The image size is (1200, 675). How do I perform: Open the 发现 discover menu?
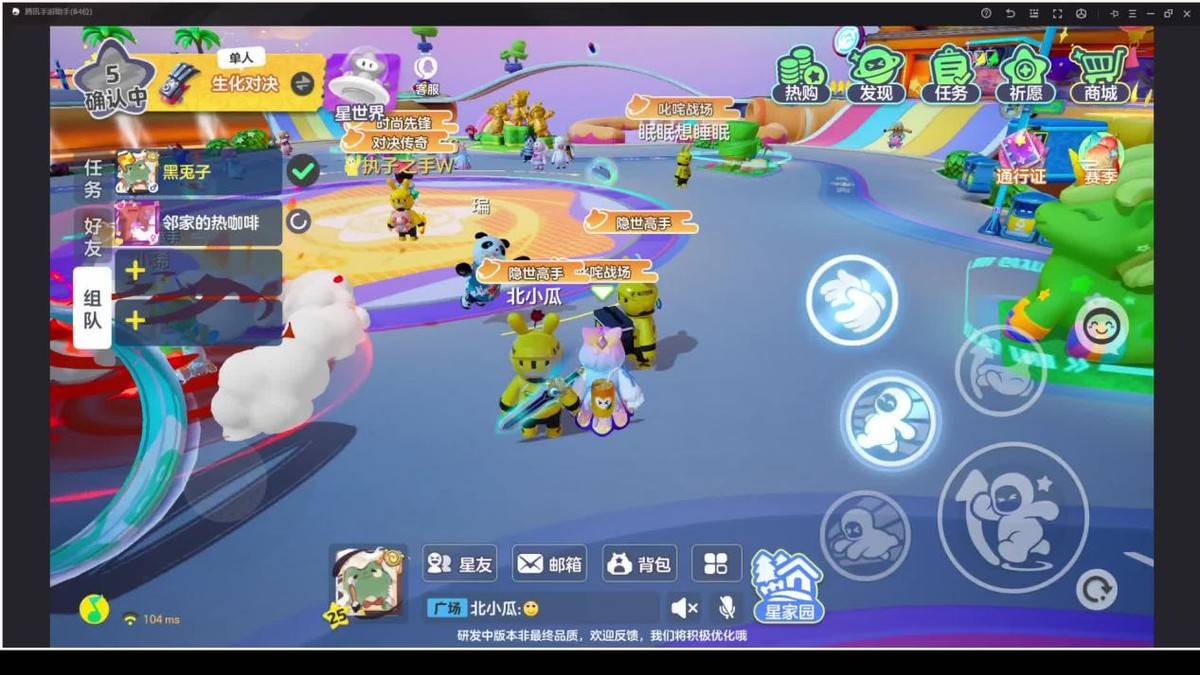pyautogui.click(x=876, y=75)
